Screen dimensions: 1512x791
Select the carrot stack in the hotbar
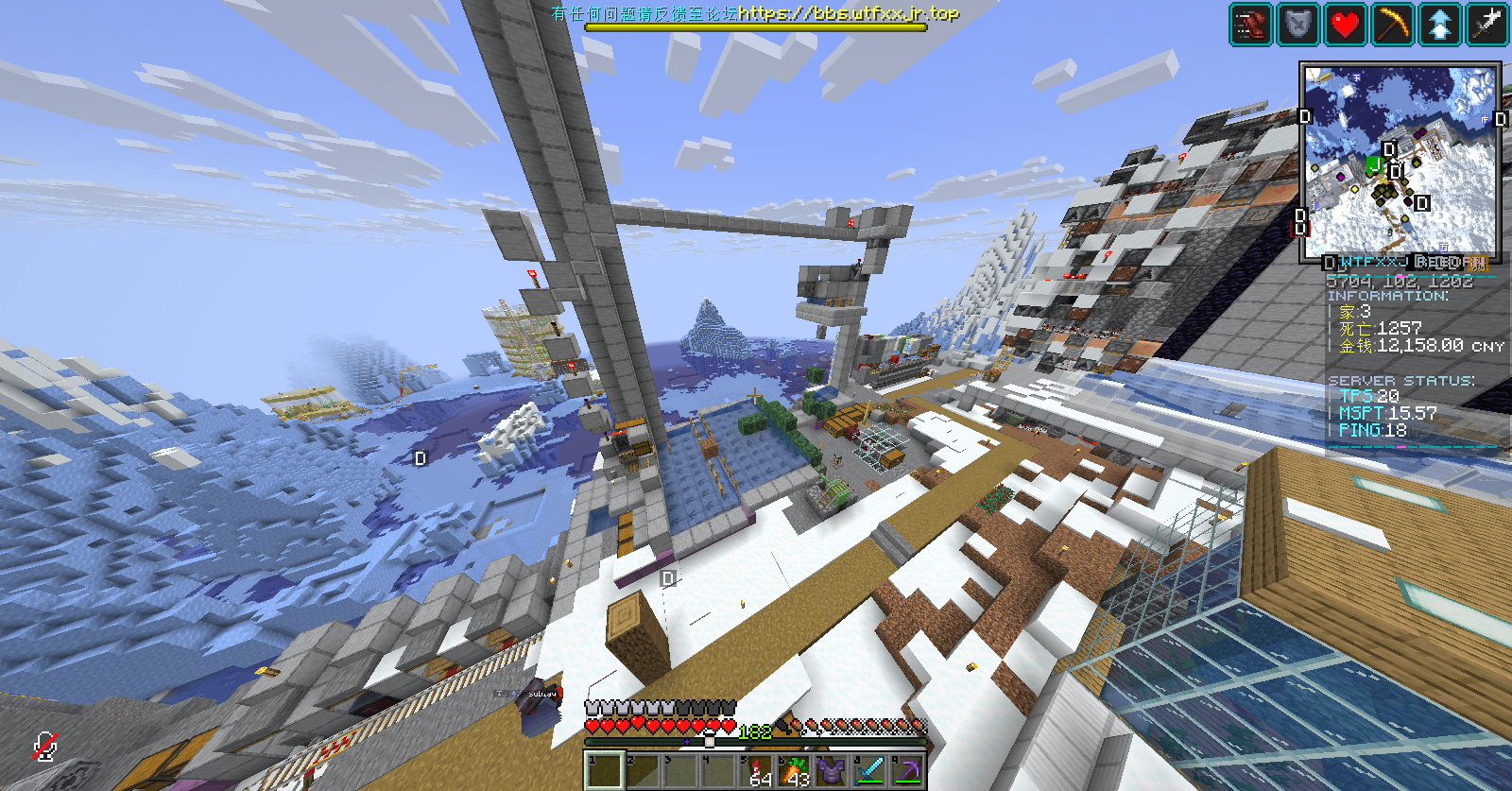[795, 770]
